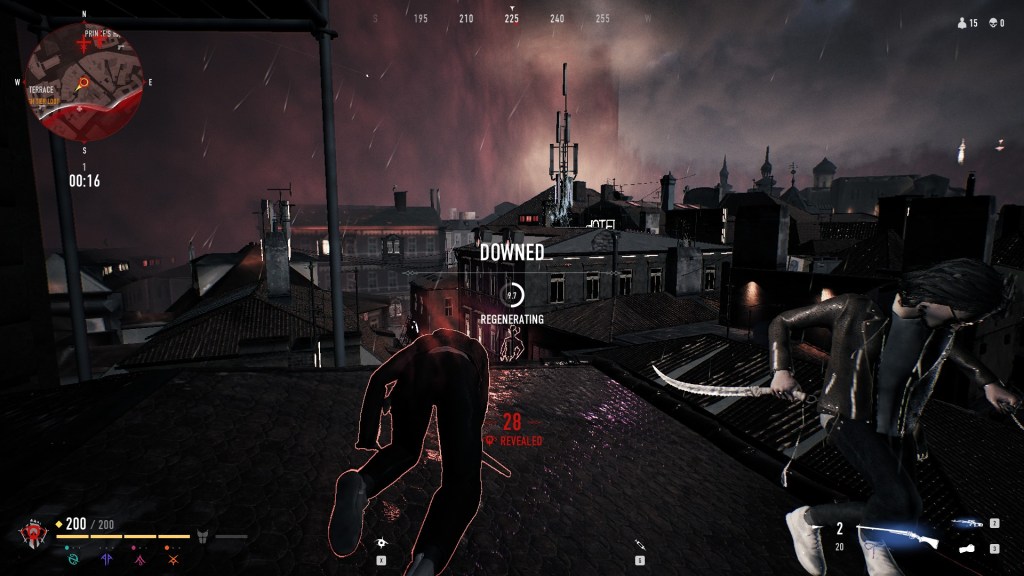Click the purple arrow resonance icon

point(106,560)
